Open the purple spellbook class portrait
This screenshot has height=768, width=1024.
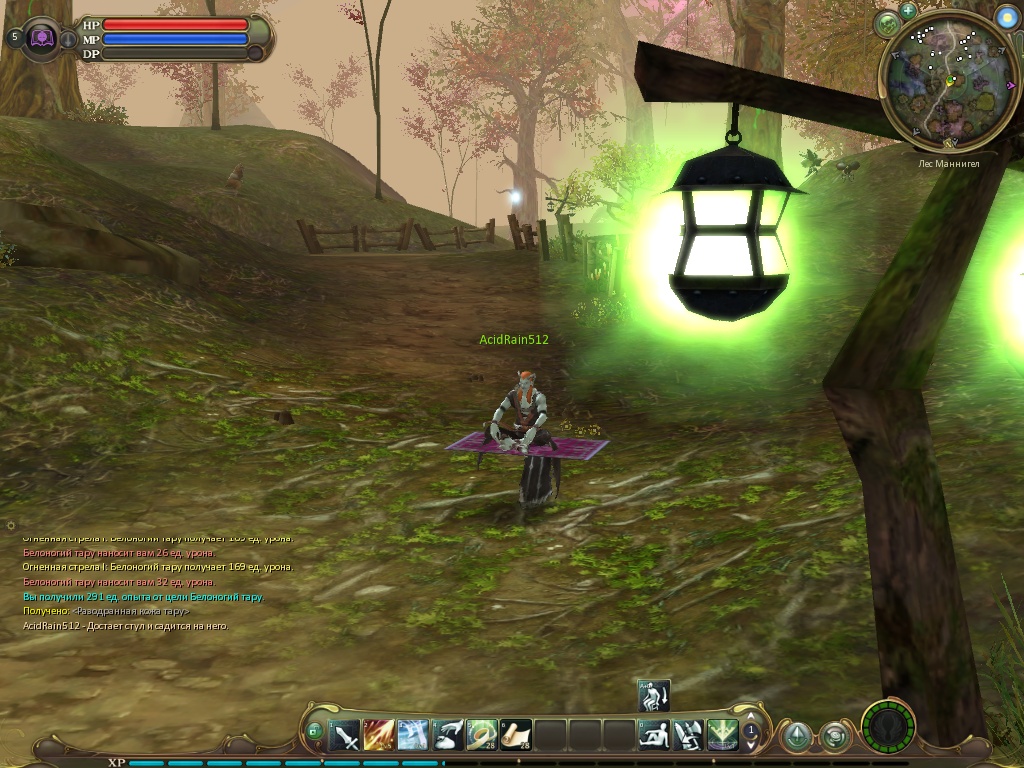pos(42,38)
